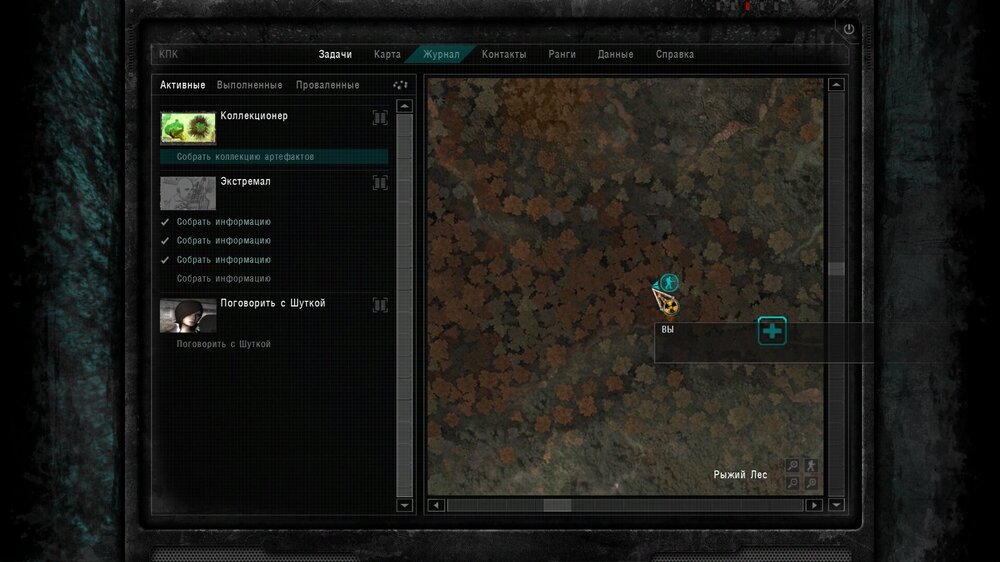
Task: Show Активные tasks list
Action: point(183,85)
